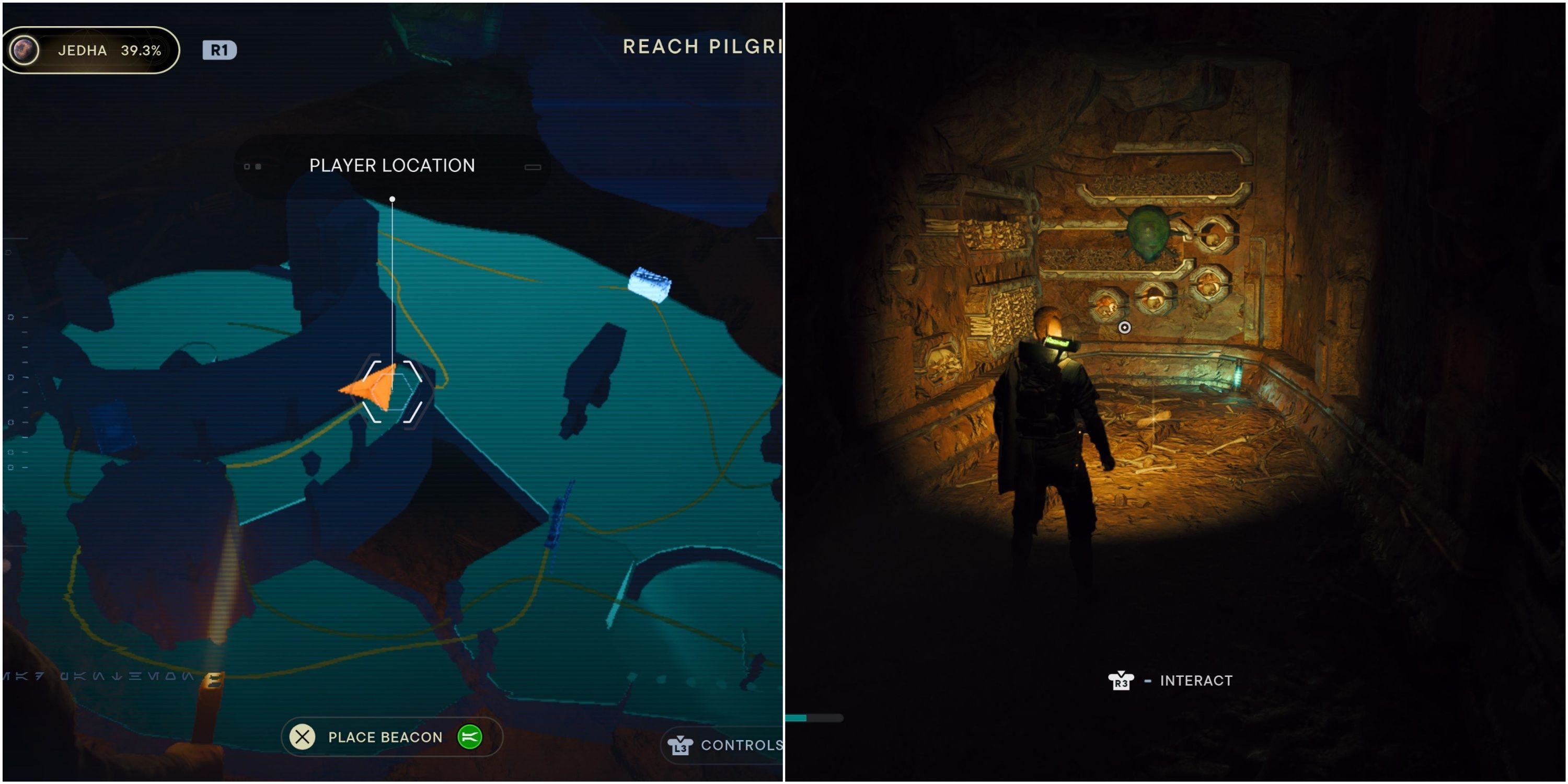
Task: Toggle the X button circle for Place Beacon
Action: click(x=301, y=737)
